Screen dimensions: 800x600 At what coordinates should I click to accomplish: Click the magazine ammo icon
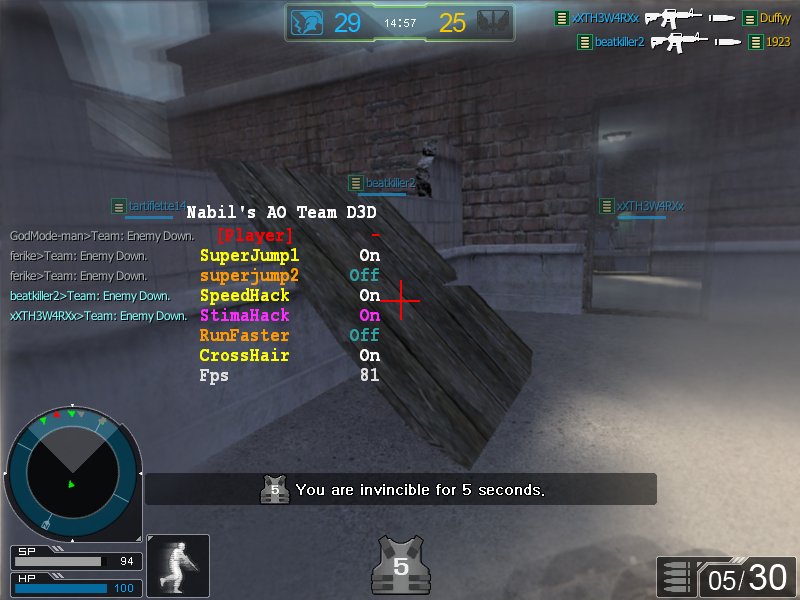pos(677,578)
